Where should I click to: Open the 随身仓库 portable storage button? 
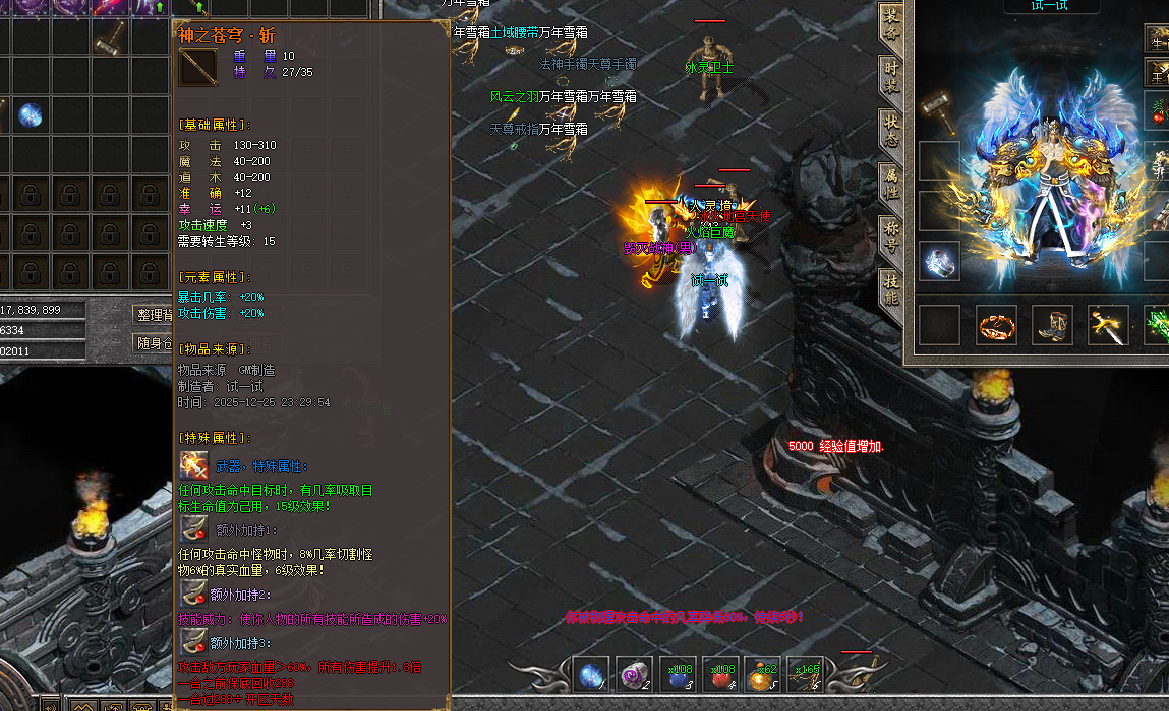point(153,344)
